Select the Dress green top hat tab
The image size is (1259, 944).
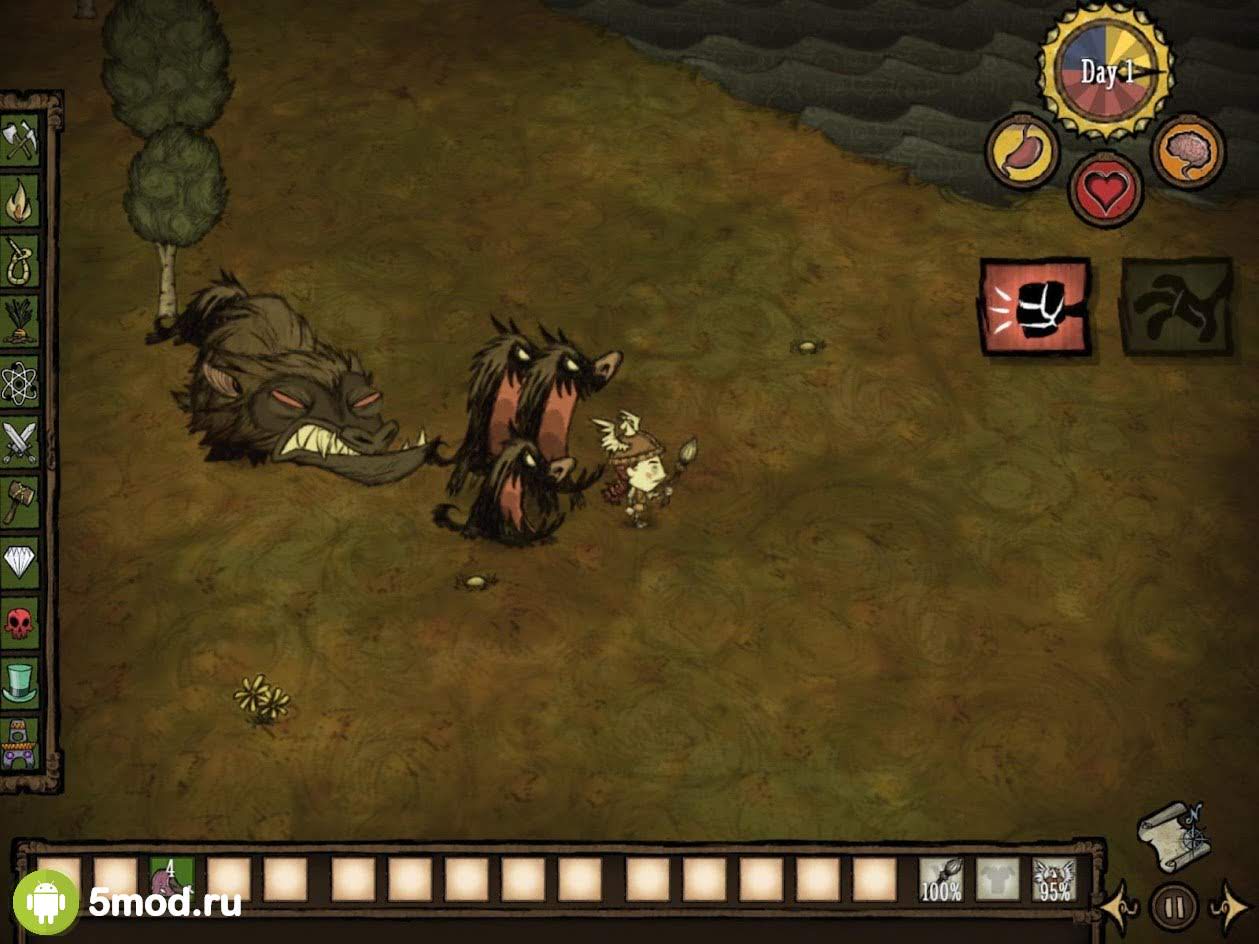coord(20,682)
